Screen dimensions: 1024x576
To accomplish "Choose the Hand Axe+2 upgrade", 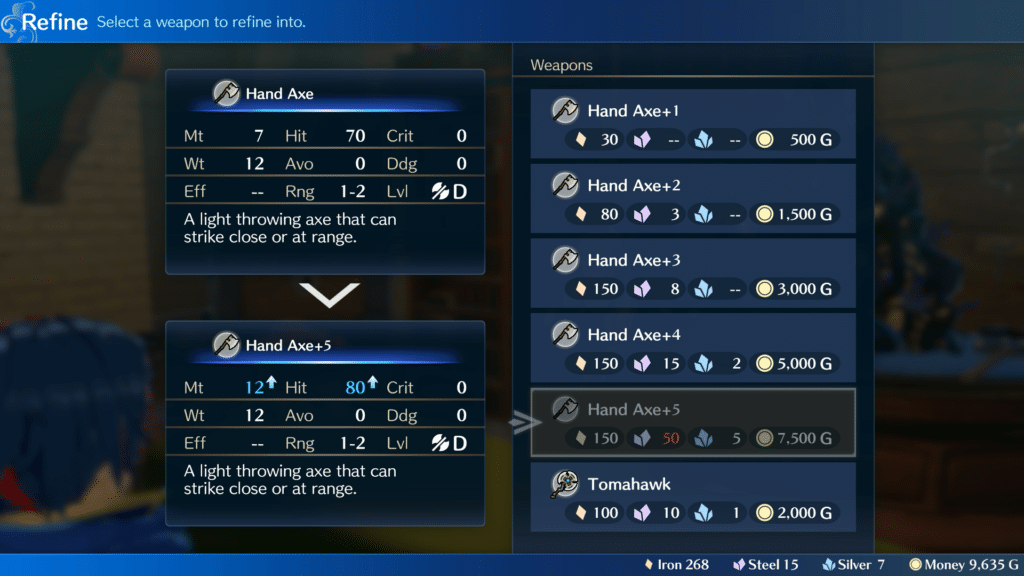I will point(693,199).
